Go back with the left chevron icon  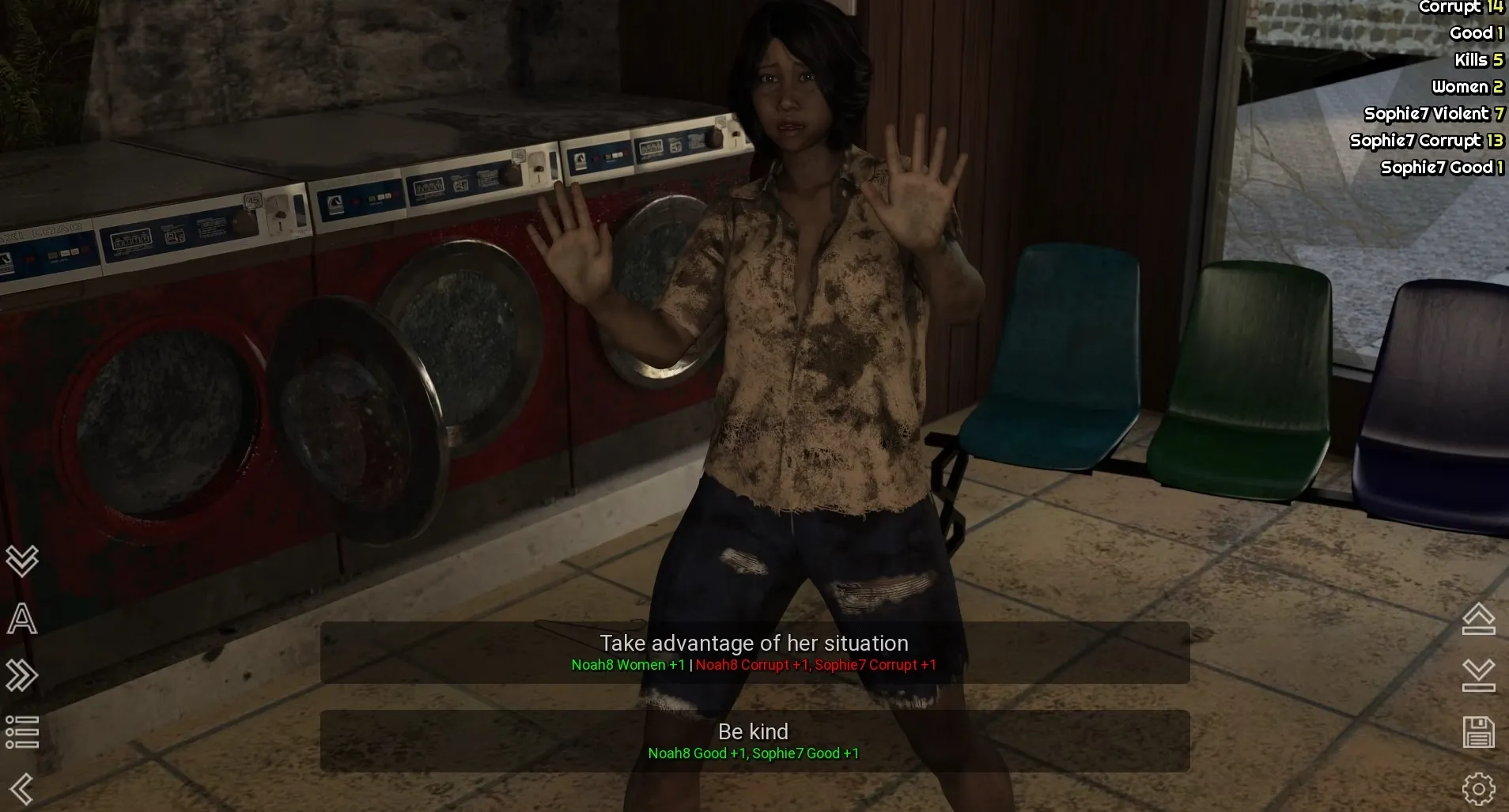(22, 788)
